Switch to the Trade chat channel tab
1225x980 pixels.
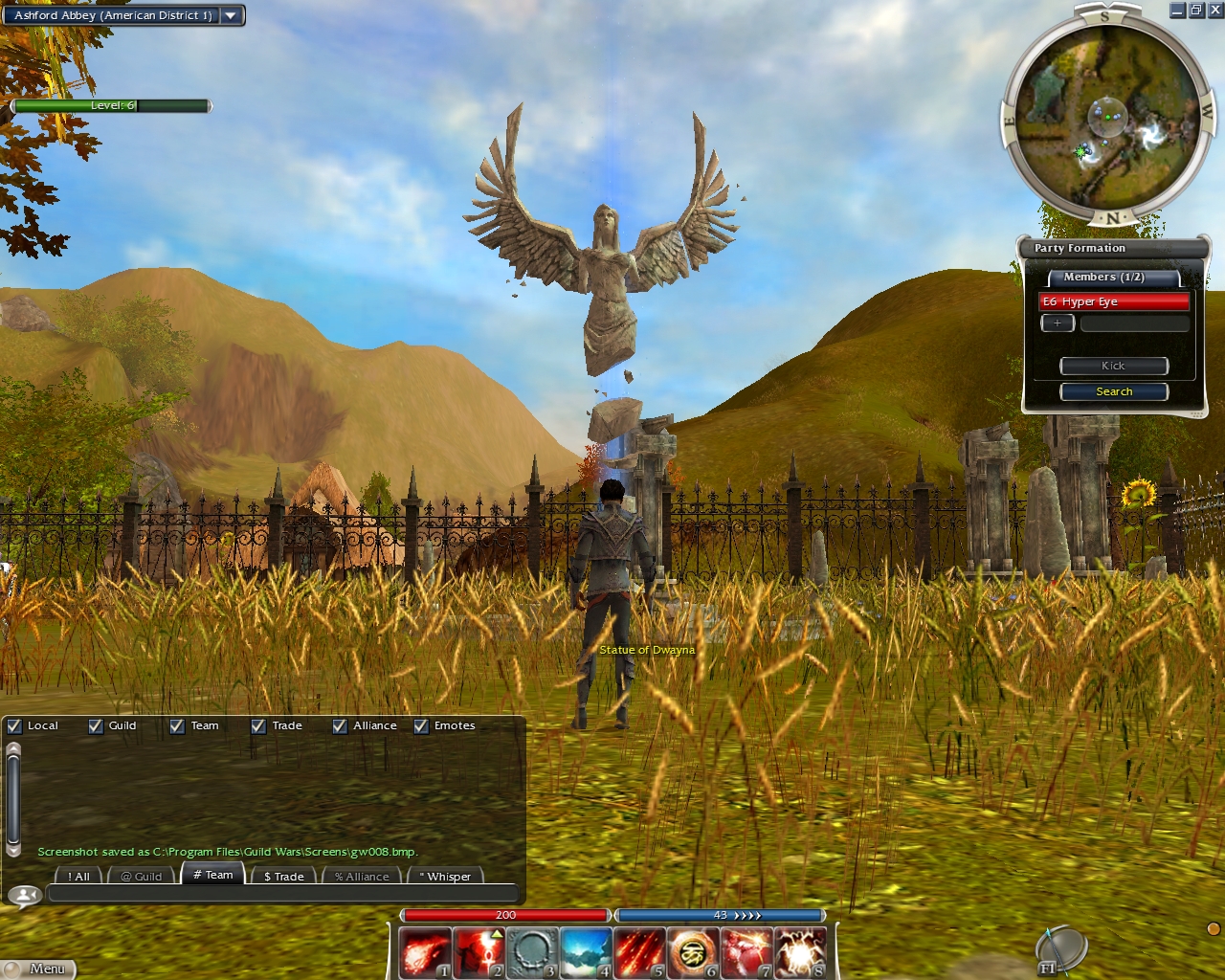(x=283, y=876)
